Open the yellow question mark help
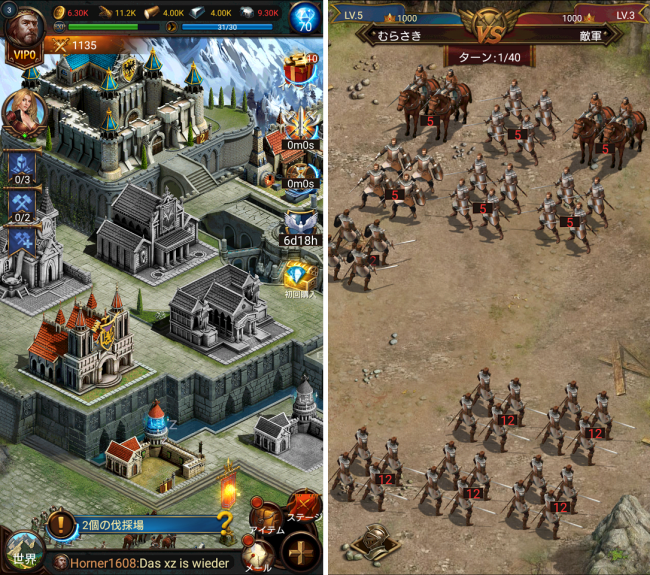 point(226,522)
